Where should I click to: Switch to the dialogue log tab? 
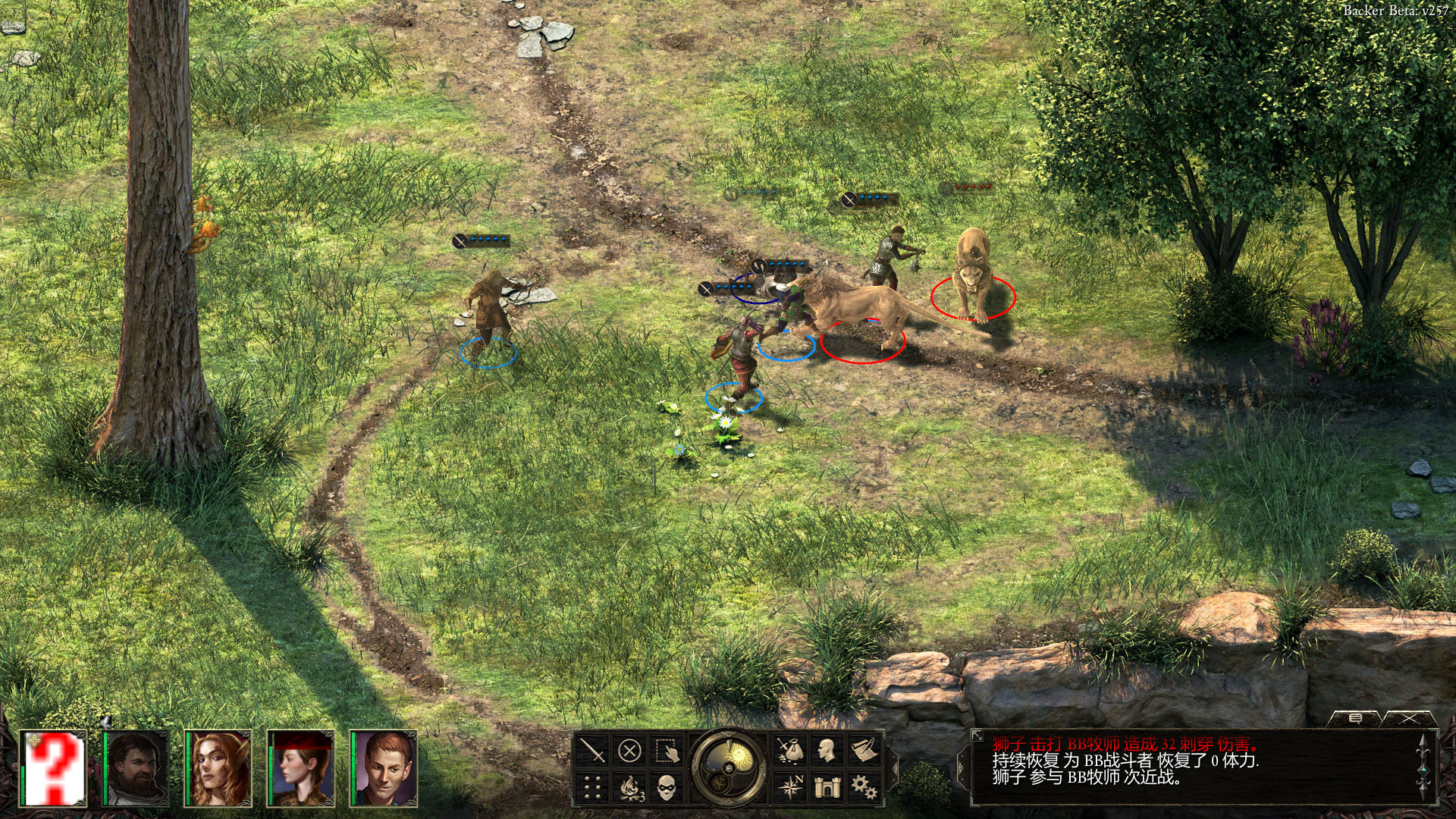point(1355,718)
